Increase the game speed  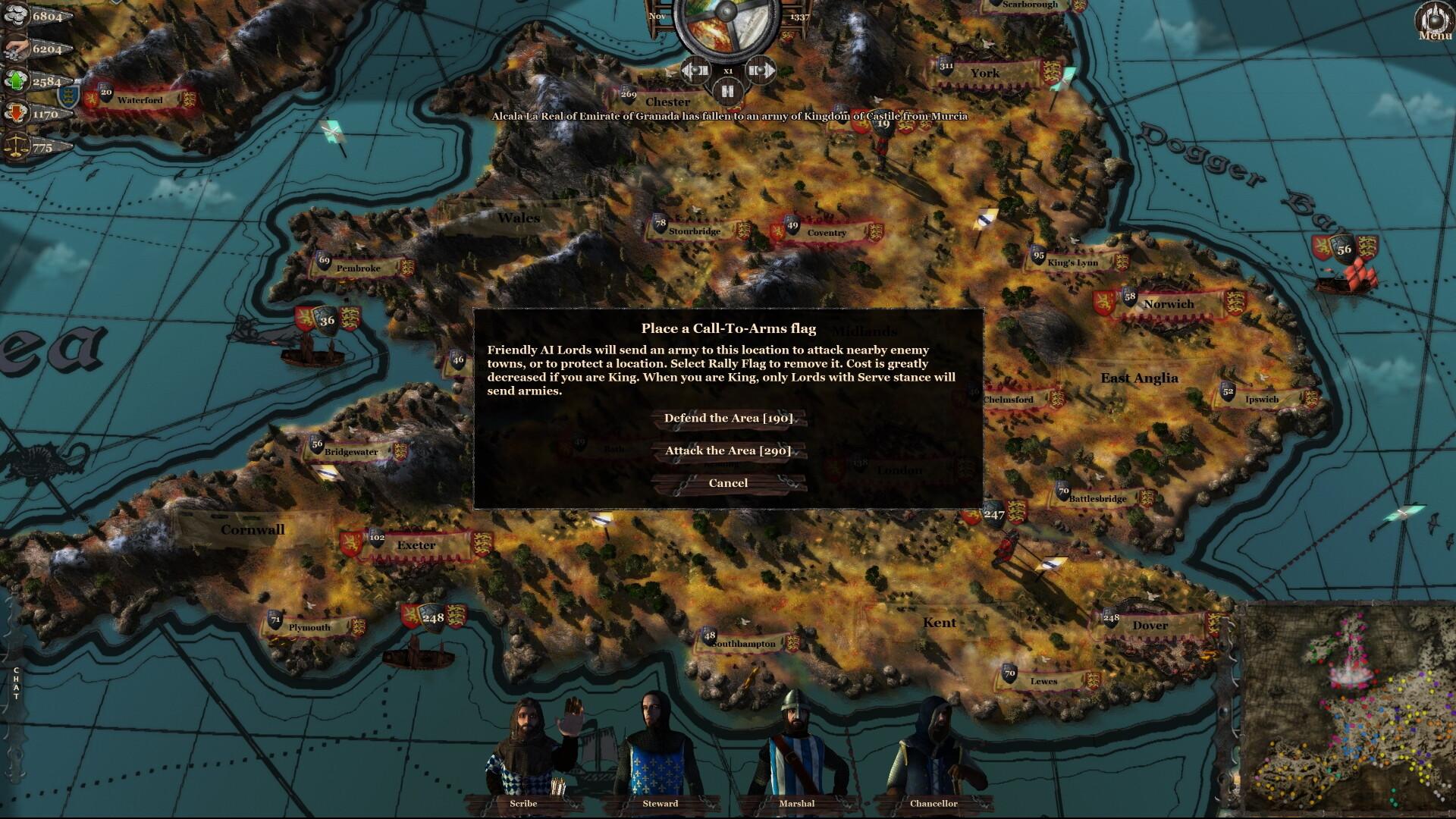click(761, 70)
